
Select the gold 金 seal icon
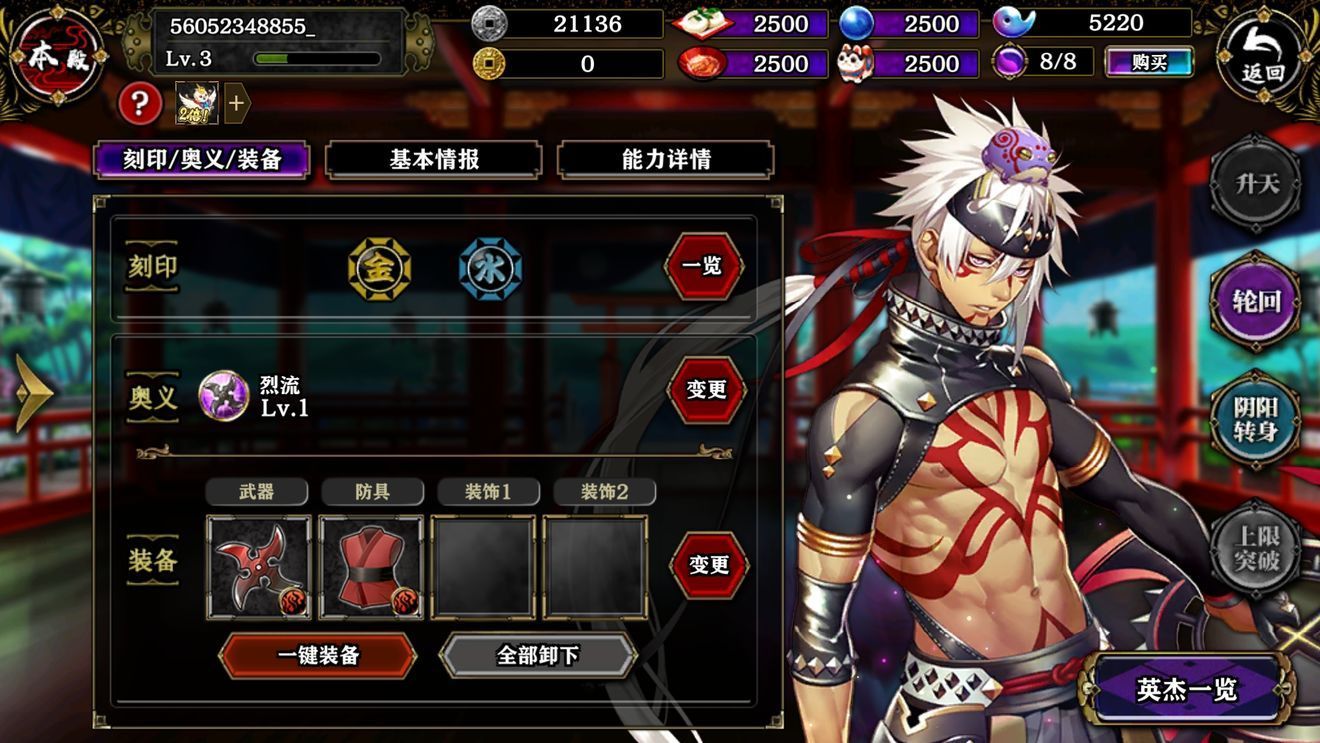pyautogui.click(x=379, y=268)
